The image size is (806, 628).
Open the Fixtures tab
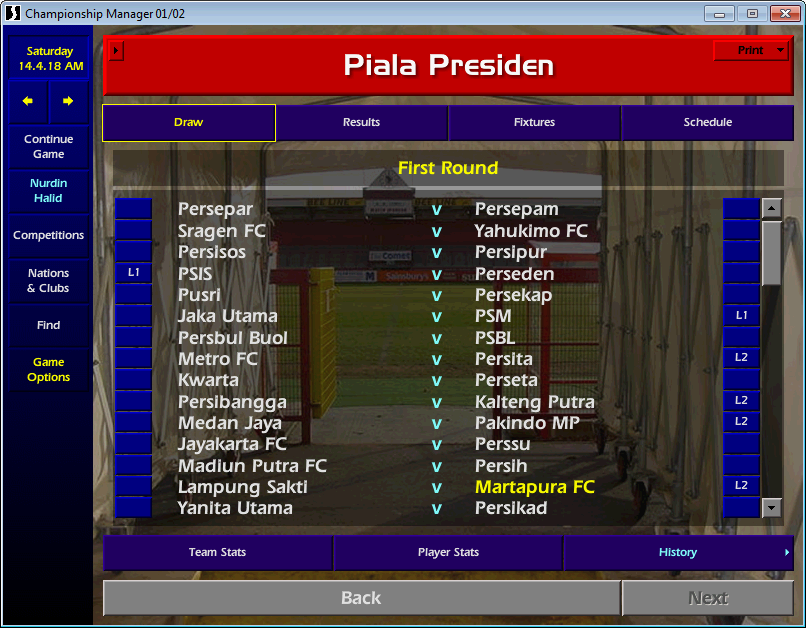click(534, 123)
